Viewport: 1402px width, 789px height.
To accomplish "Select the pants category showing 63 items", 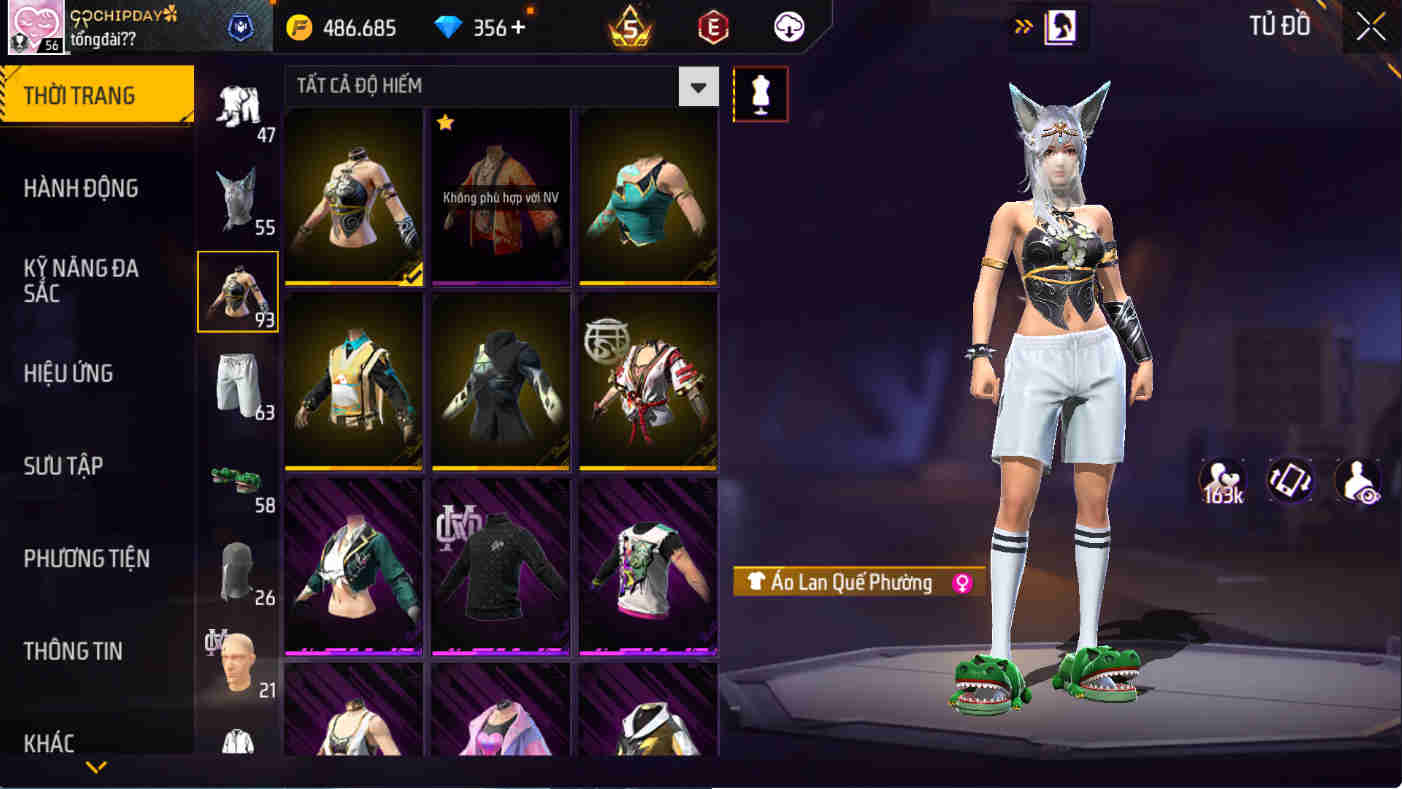I will (238, 385).
